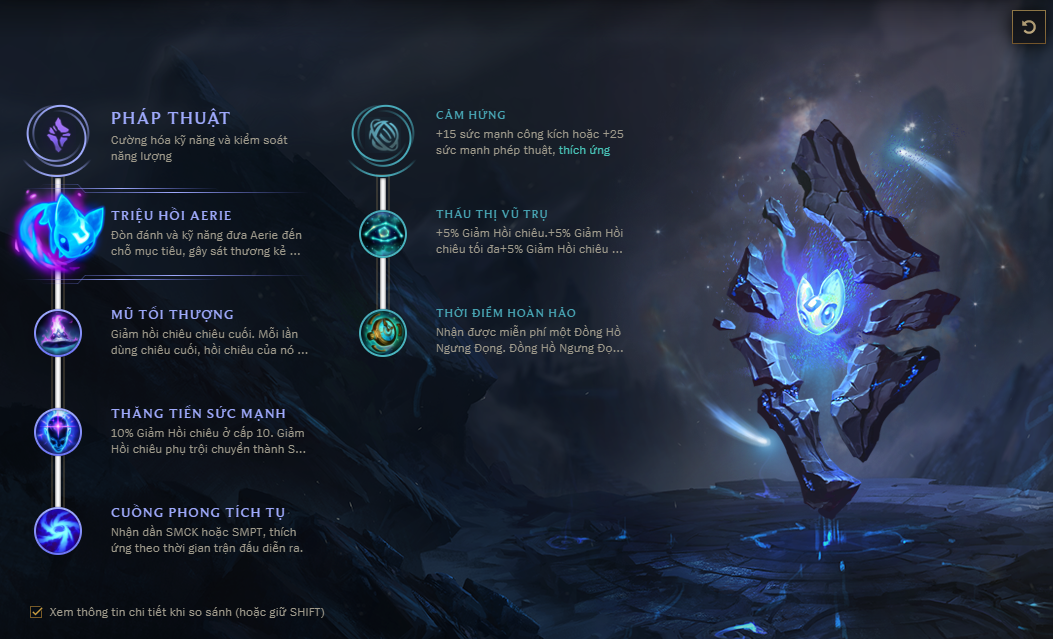Image resolution: width=1053 pixels, height=639 pixels.
Task: Select the Thăng Tiến Sức Mạnh rune
Action: click(59, 431)
